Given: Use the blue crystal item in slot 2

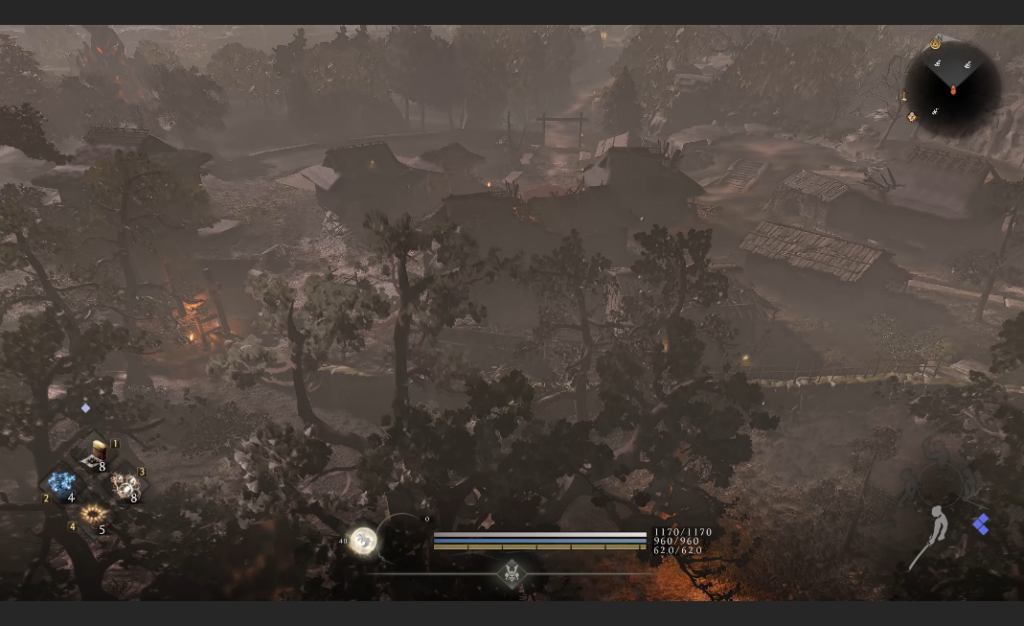Looking at the screenshot, I should click(x=62, y=486).
